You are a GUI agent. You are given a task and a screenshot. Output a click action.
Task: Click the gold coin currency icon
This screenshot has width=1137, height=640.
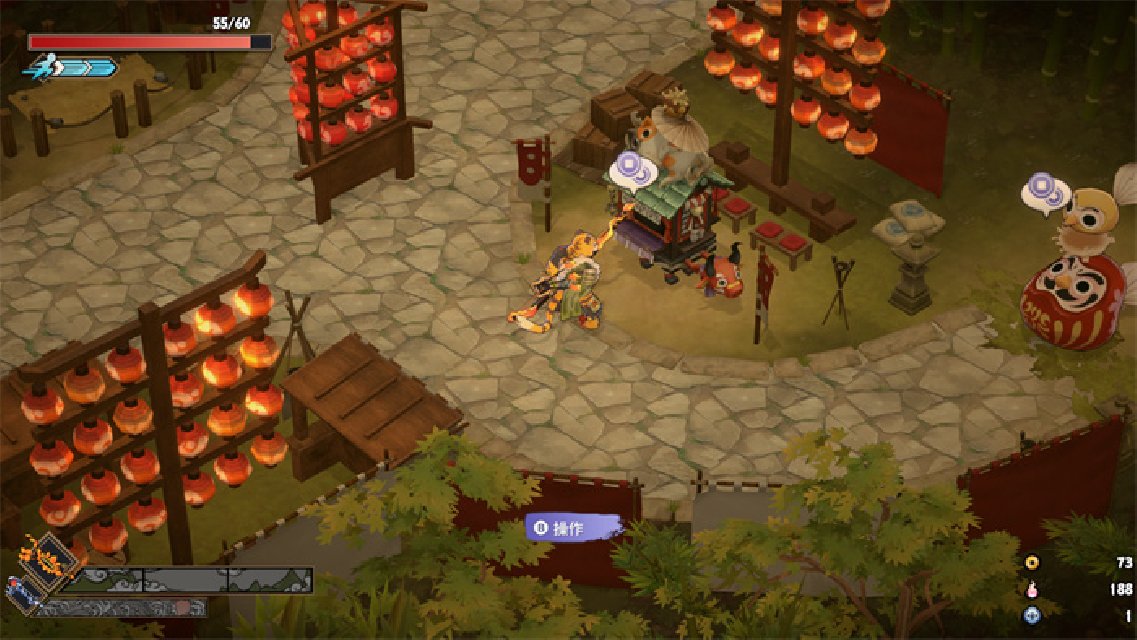[1032, 564]
